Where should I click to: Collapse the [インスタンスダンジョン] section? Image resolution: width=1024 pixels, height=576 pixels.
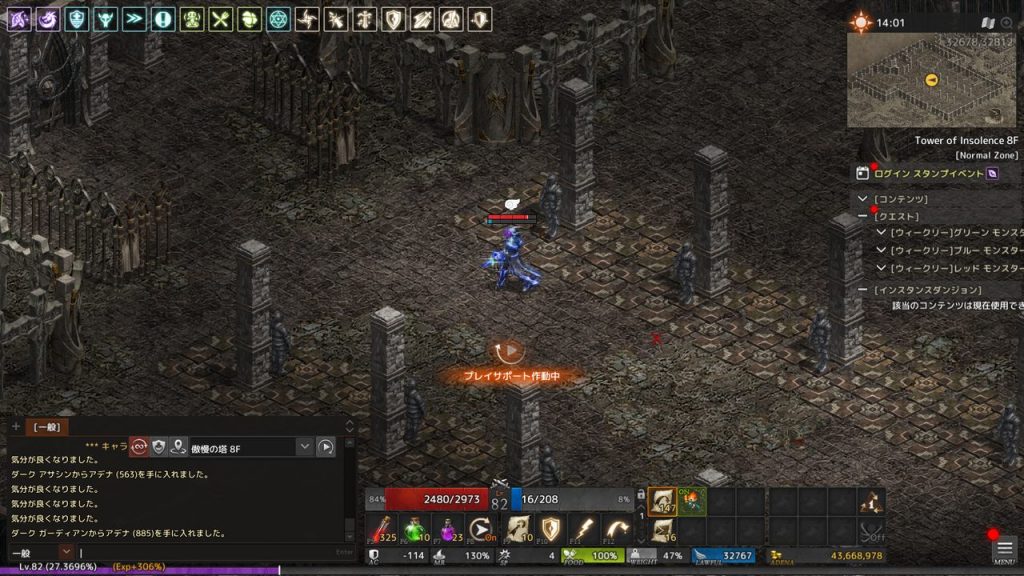click(x=863, y=289)
